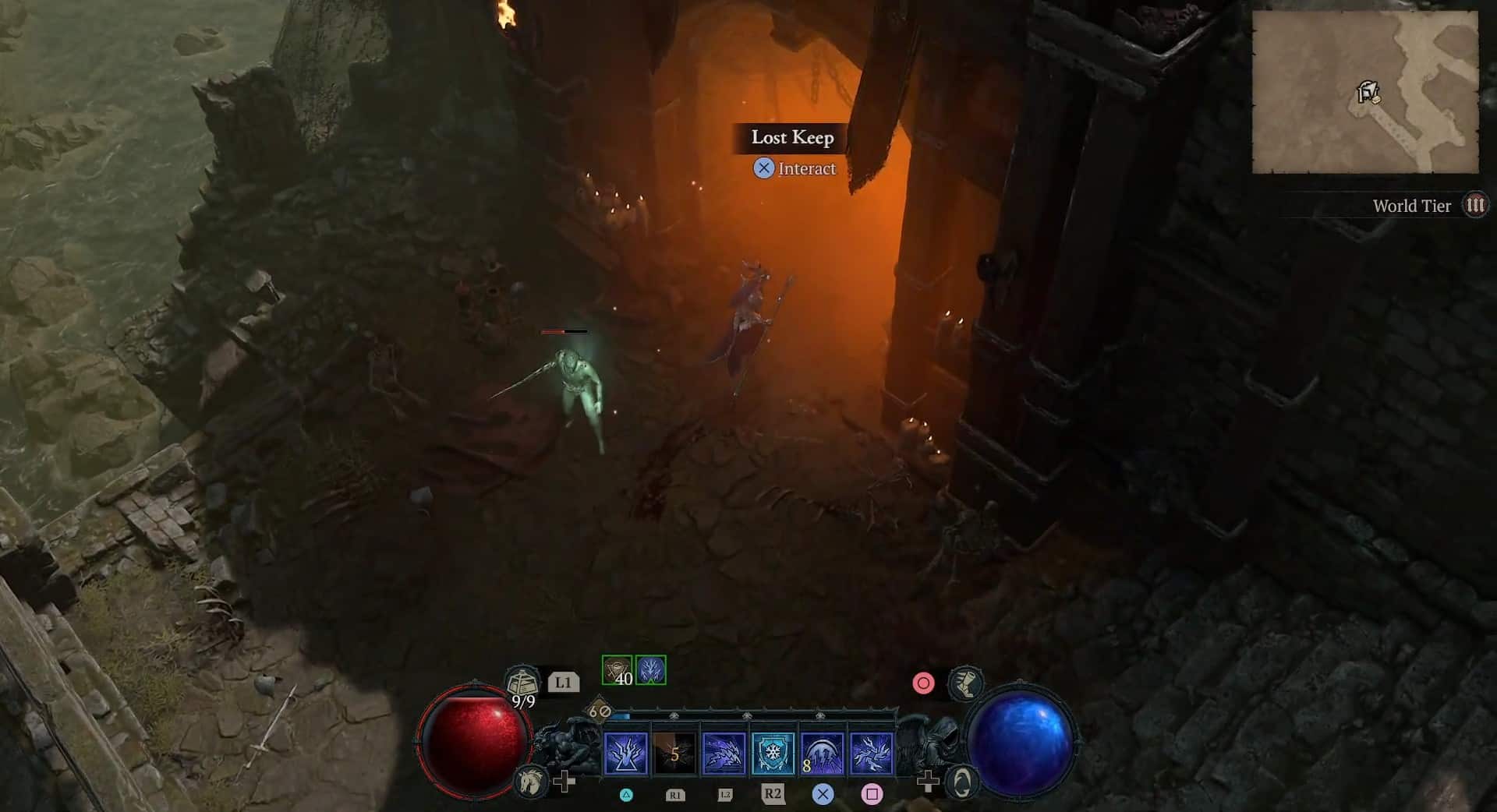Click the level 60 diamond emblem

click(599, 711)
